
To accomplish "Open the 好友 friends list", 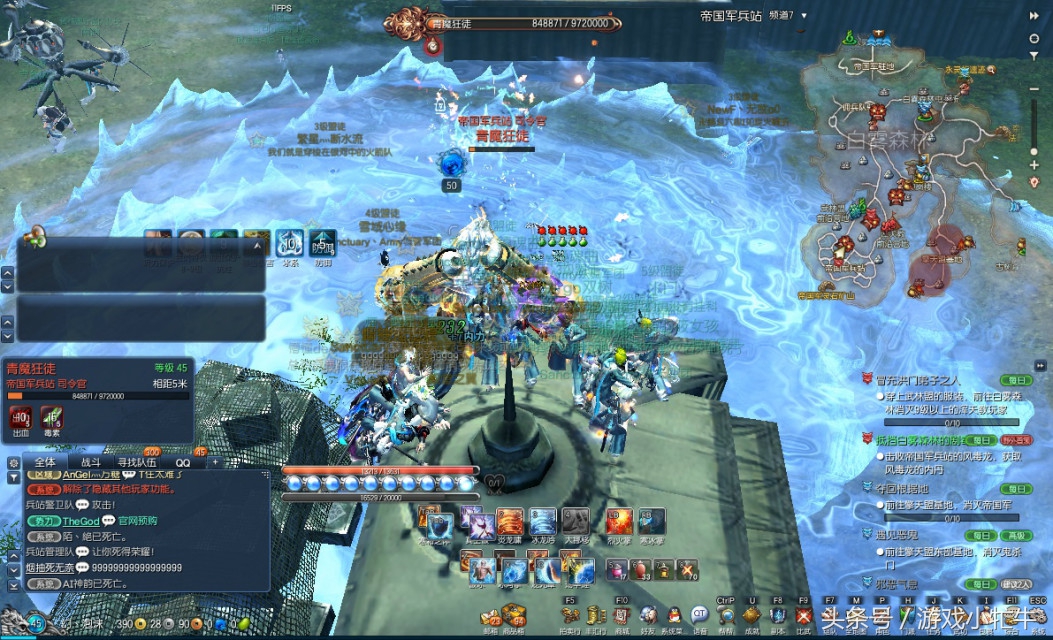I will coord(647,618).
